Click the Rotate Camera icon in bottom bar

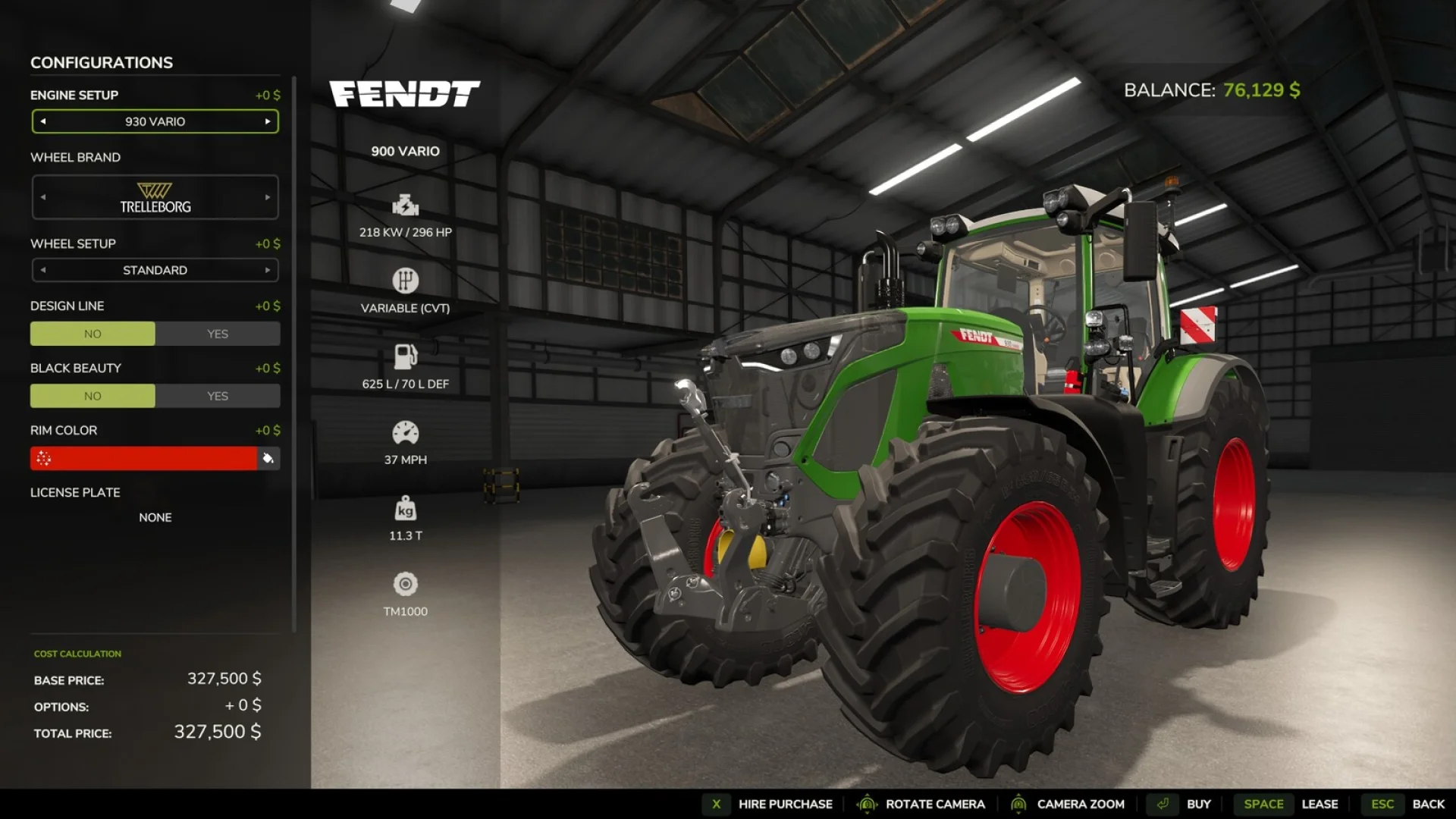point(868,804)
